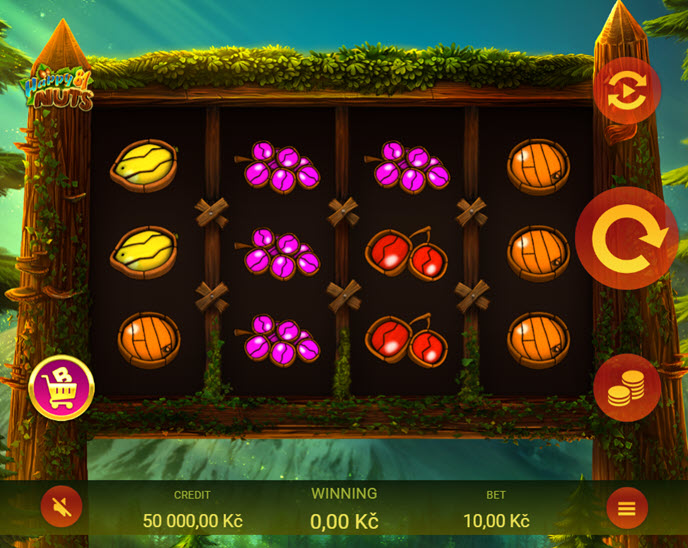Screen dimensions: 688x548
Task: Toggle the muted sound button
Action: [x=61, y=508]
